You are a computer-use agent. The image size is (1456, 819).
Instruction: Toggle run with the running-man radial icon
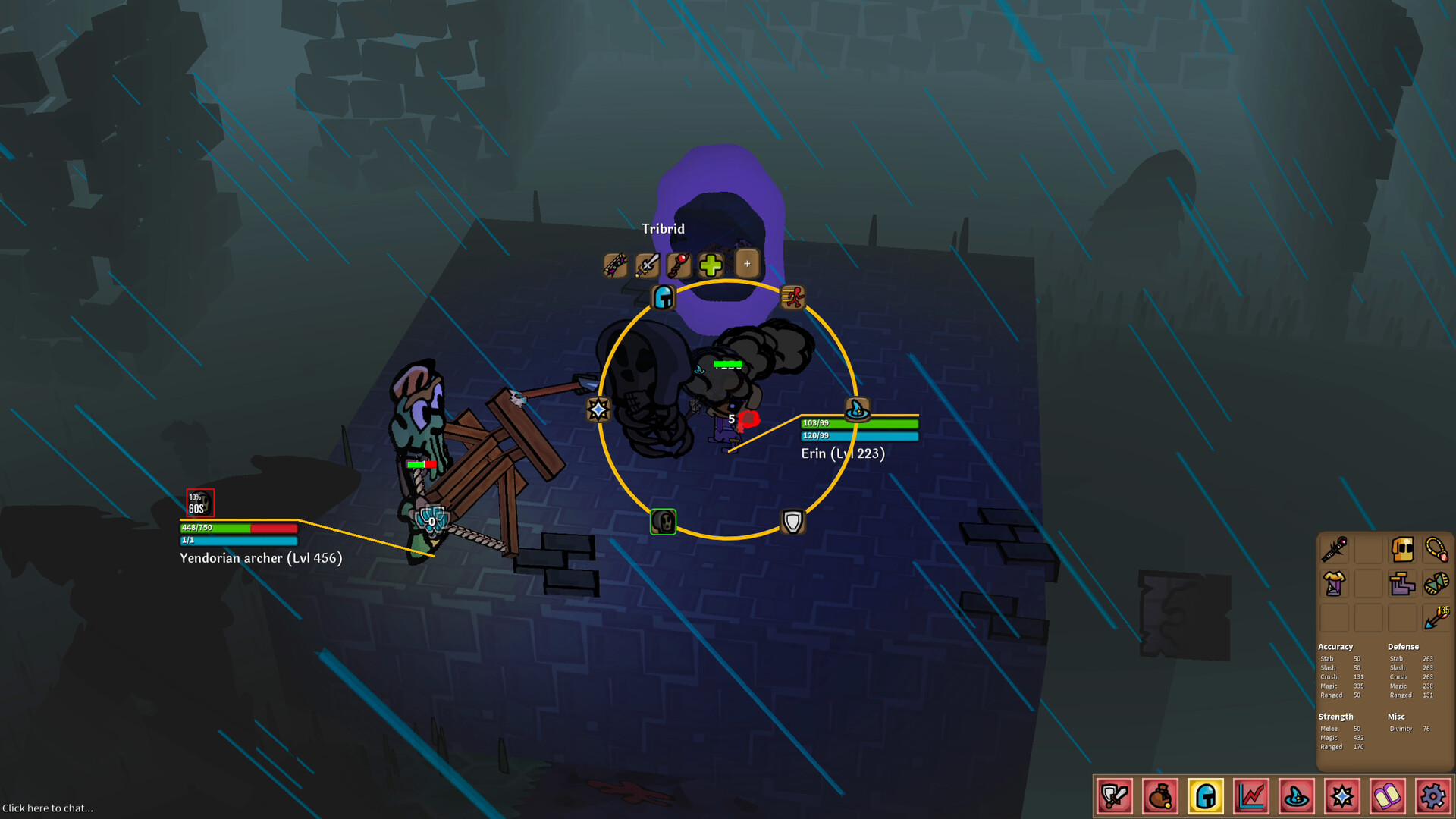click(792, 297)
